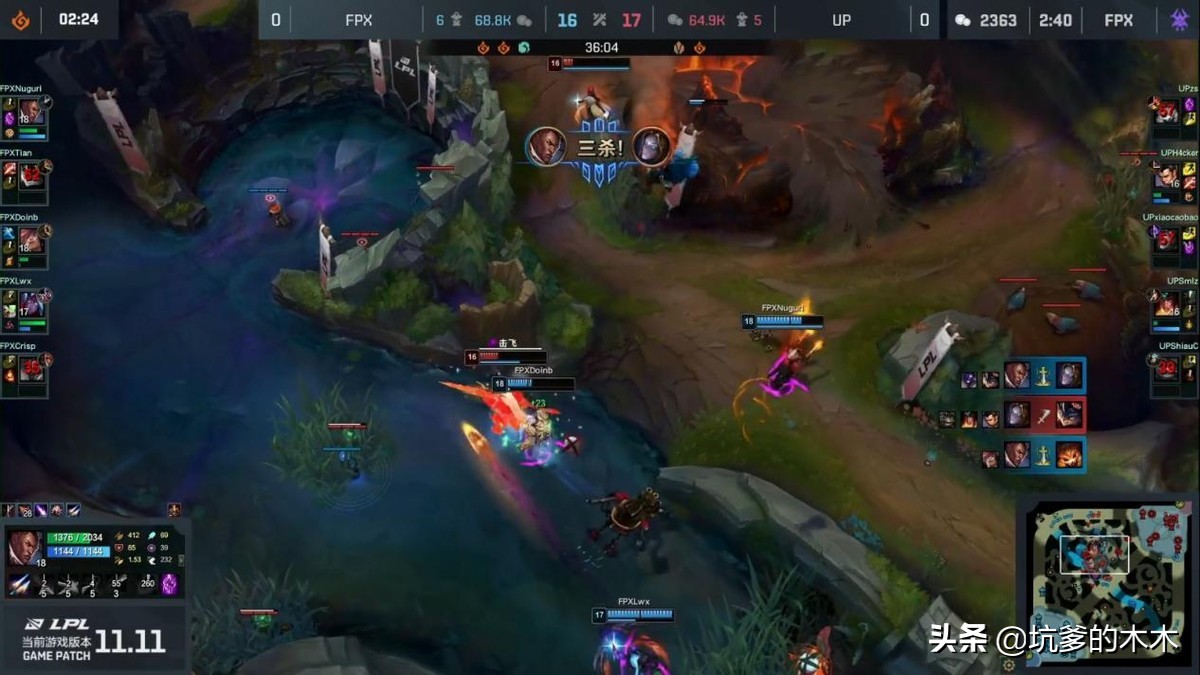Select FPXNuguri's portrait in the team list
The image size is (1200, 675).
pos(30,112)
